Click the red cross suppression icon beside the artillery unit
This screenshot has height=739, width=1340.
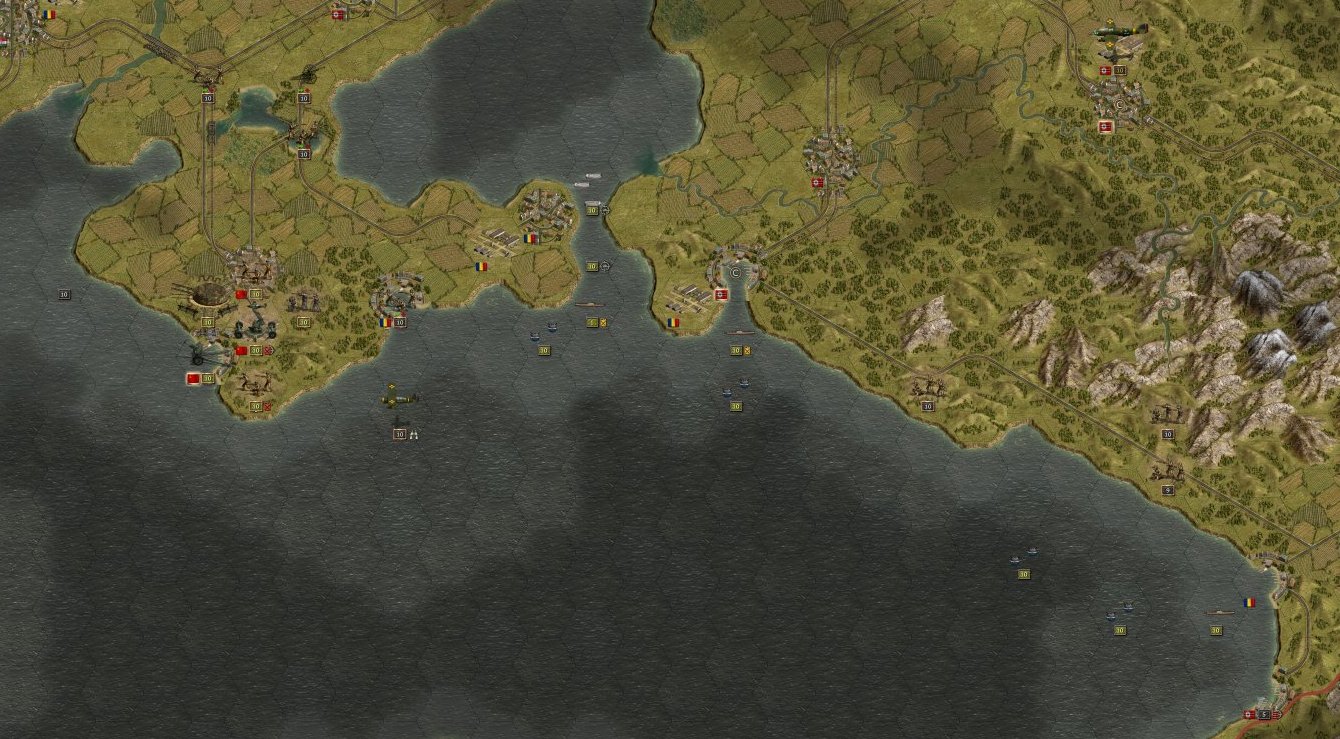(x=267, y=351)
